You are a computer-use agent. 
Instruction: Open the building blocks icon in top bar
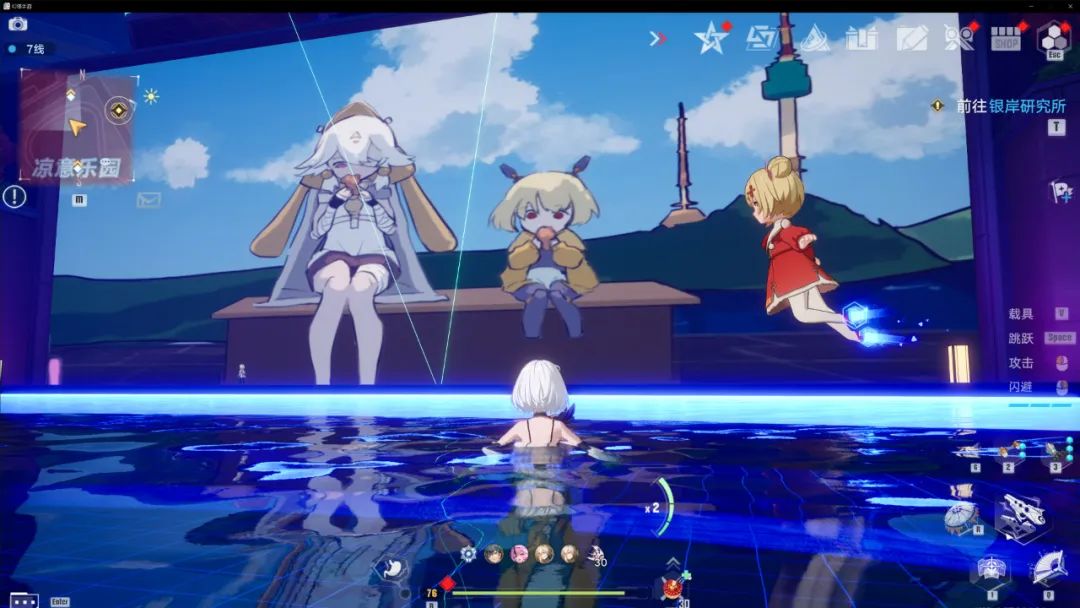click(861, 39)
